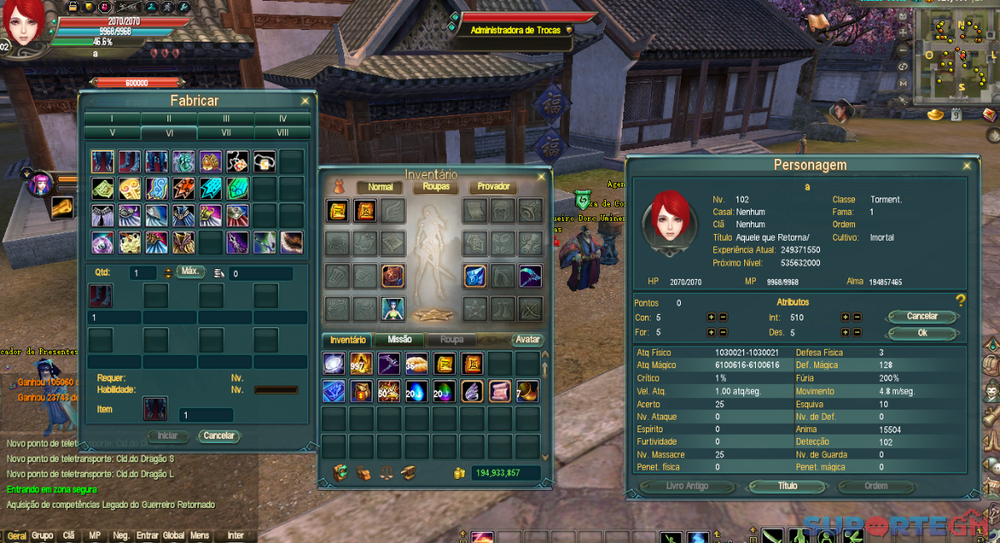
Task: Open the Título button
Action: [789, 486]
